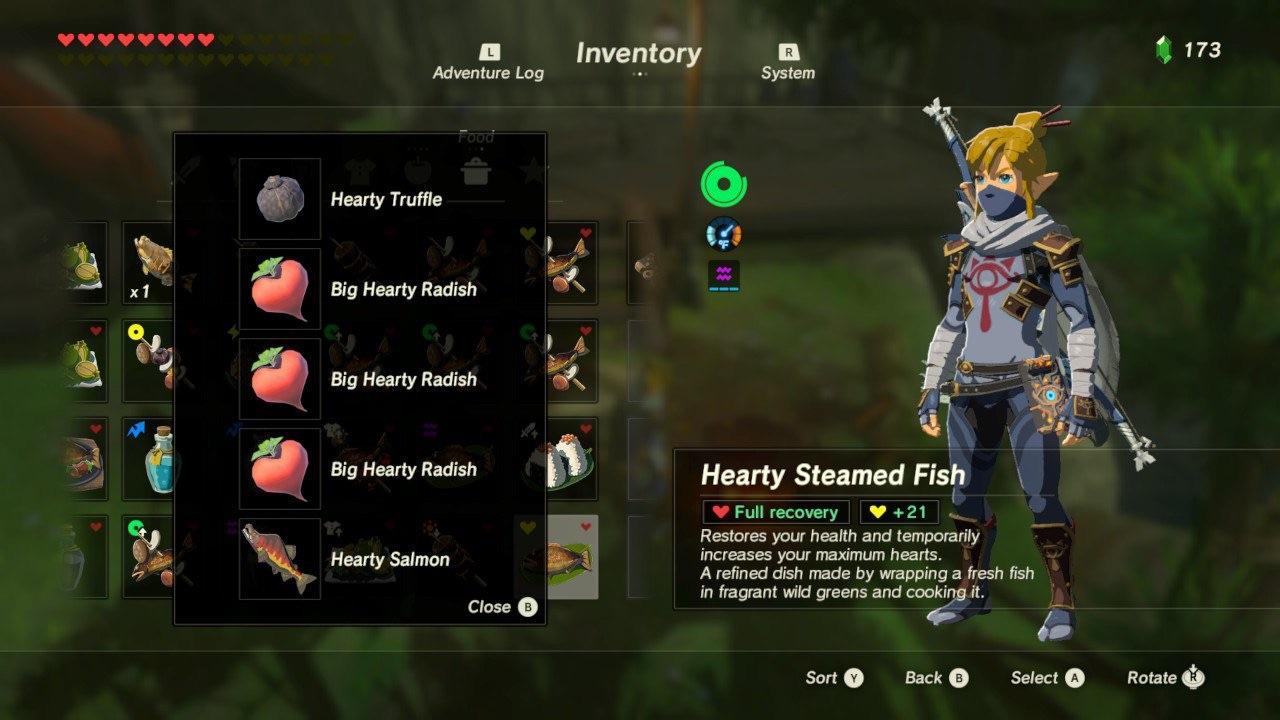Open the Food category pot icon
The width and height of the screenshot is (1280, 720).
pos(476,170)
